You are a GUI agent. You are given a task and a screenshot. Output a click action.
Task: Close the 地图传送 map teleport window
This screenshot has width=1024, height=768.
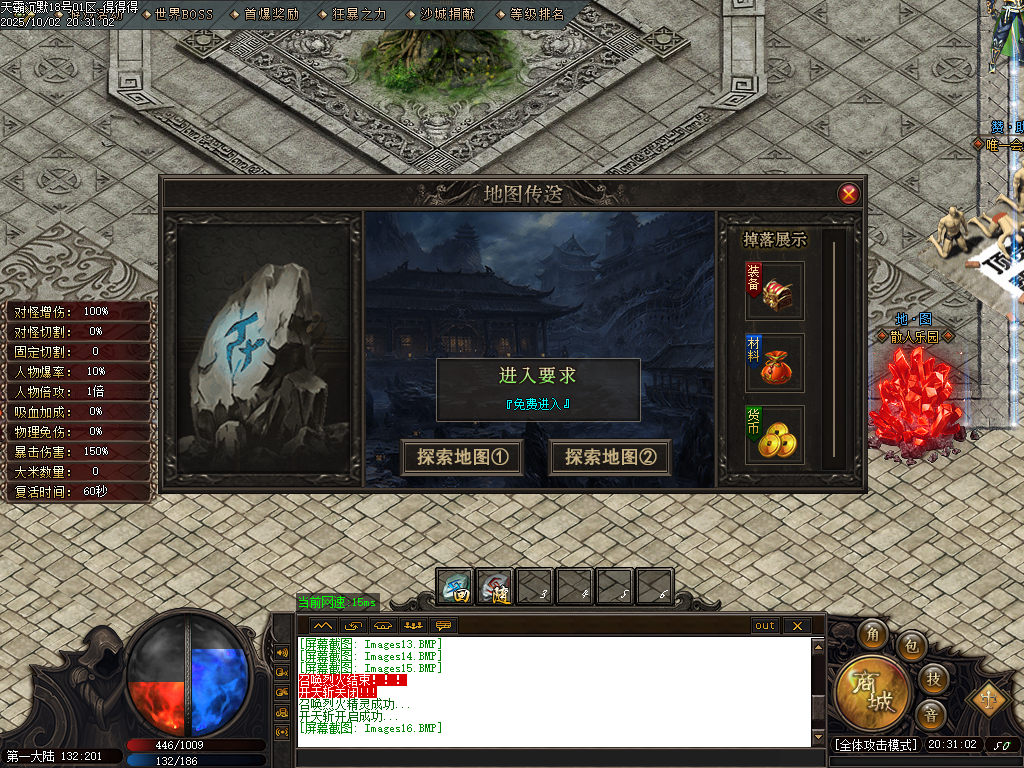pos(849,194)
